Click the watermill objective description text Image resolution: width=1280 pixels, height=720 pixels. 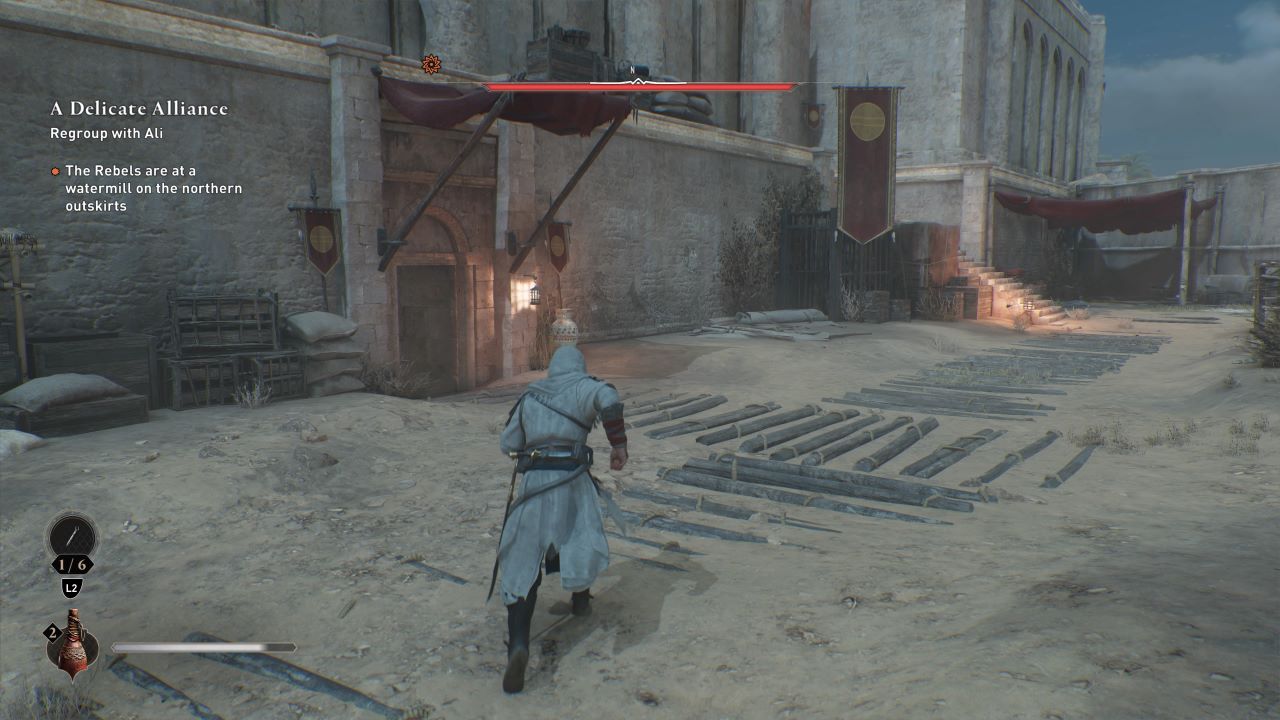152,188
